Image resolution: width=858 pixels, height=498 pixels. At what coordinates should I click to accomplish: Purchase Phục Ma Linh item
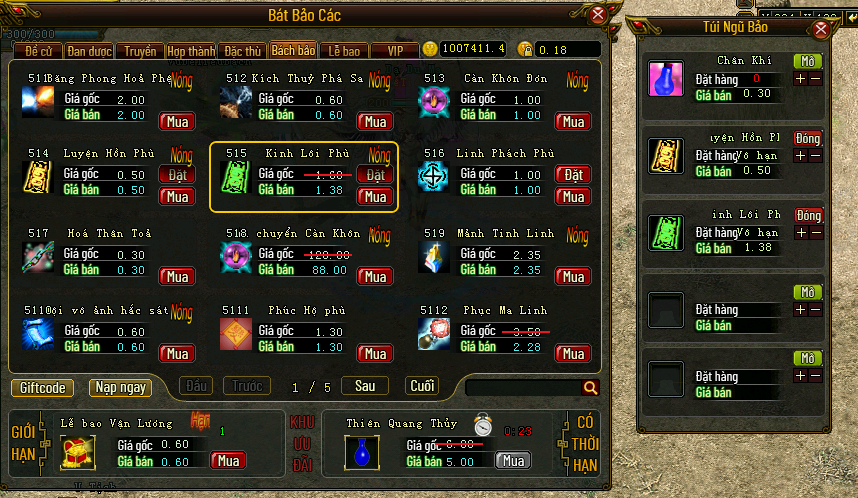[573, 354]
